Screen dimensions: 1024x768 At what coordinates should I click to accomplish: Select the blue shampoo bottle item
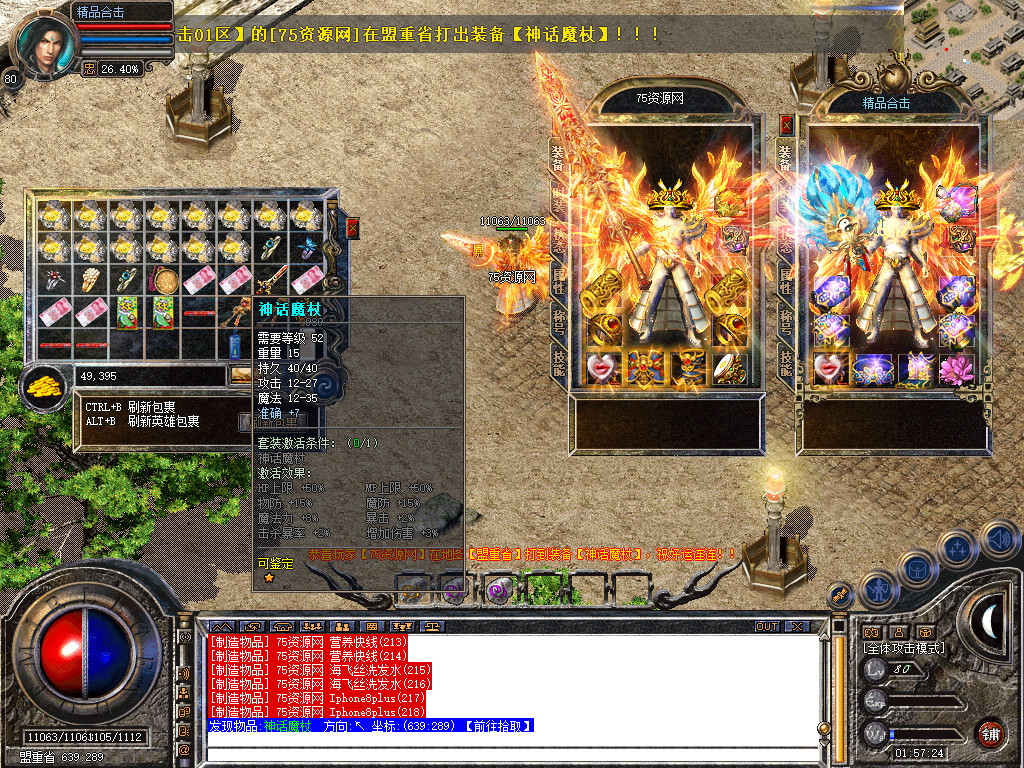(x=235, y=346)
